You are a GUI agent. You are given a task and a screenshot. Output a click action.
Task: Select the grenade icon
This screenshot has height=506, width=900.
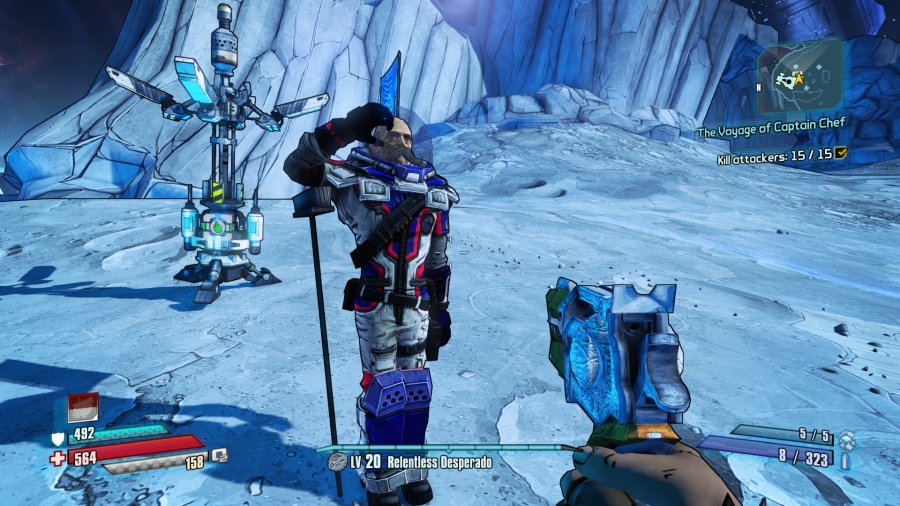pos(847,439)
